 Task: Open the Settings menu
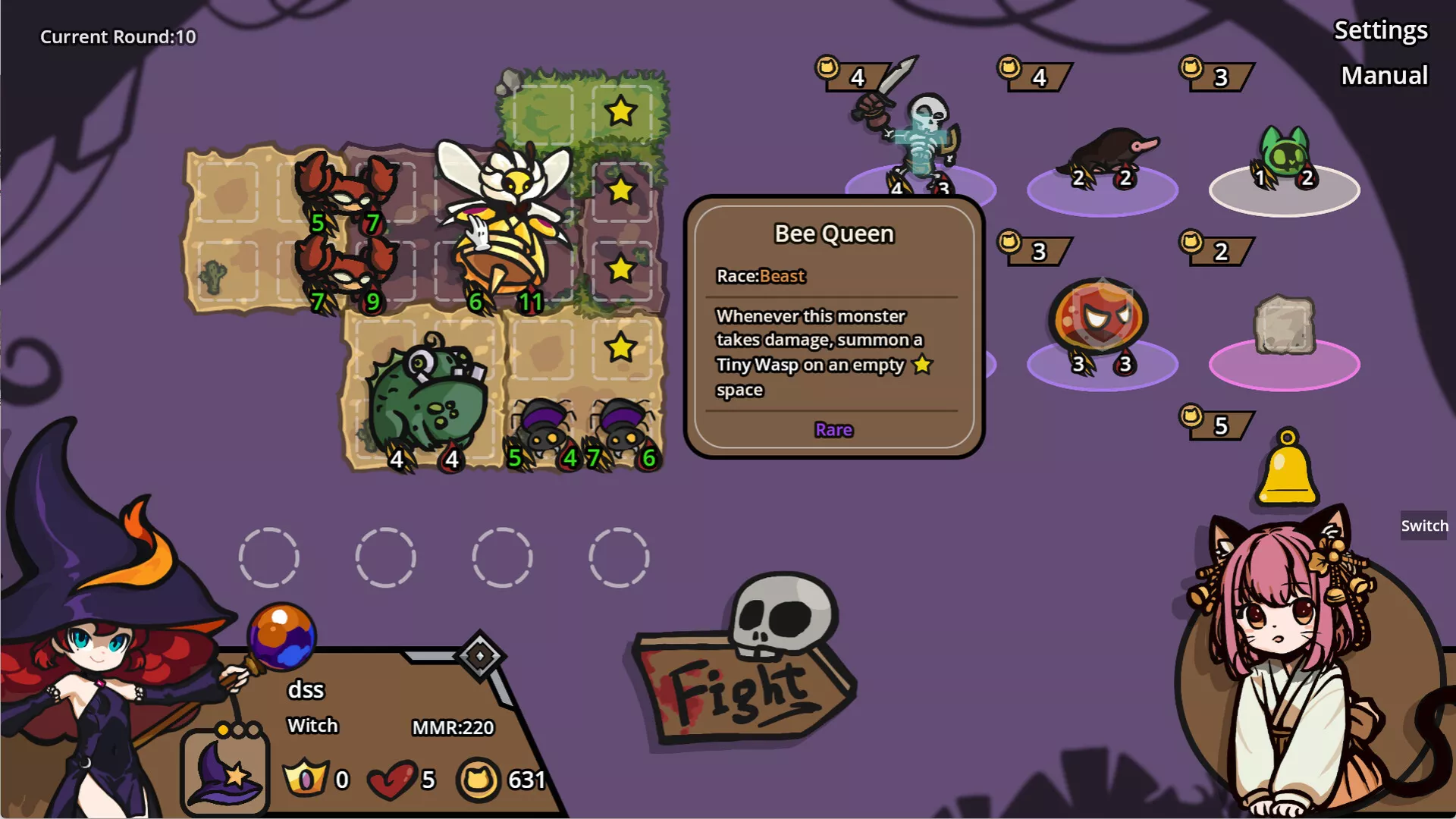pyautogui.click(x=1380, y=30)
